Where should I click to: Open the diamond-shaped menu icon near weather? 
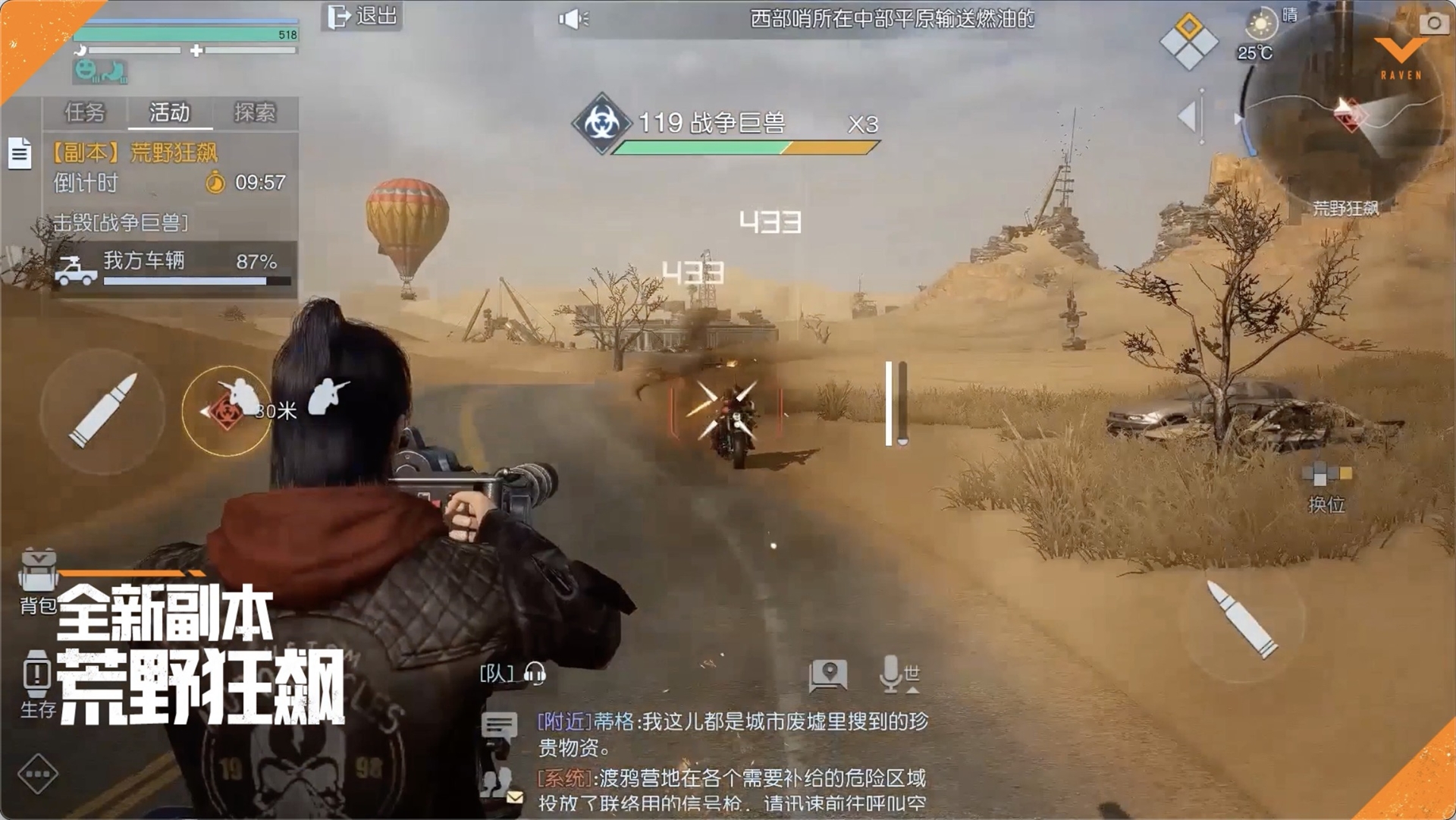coord(1188,42)
